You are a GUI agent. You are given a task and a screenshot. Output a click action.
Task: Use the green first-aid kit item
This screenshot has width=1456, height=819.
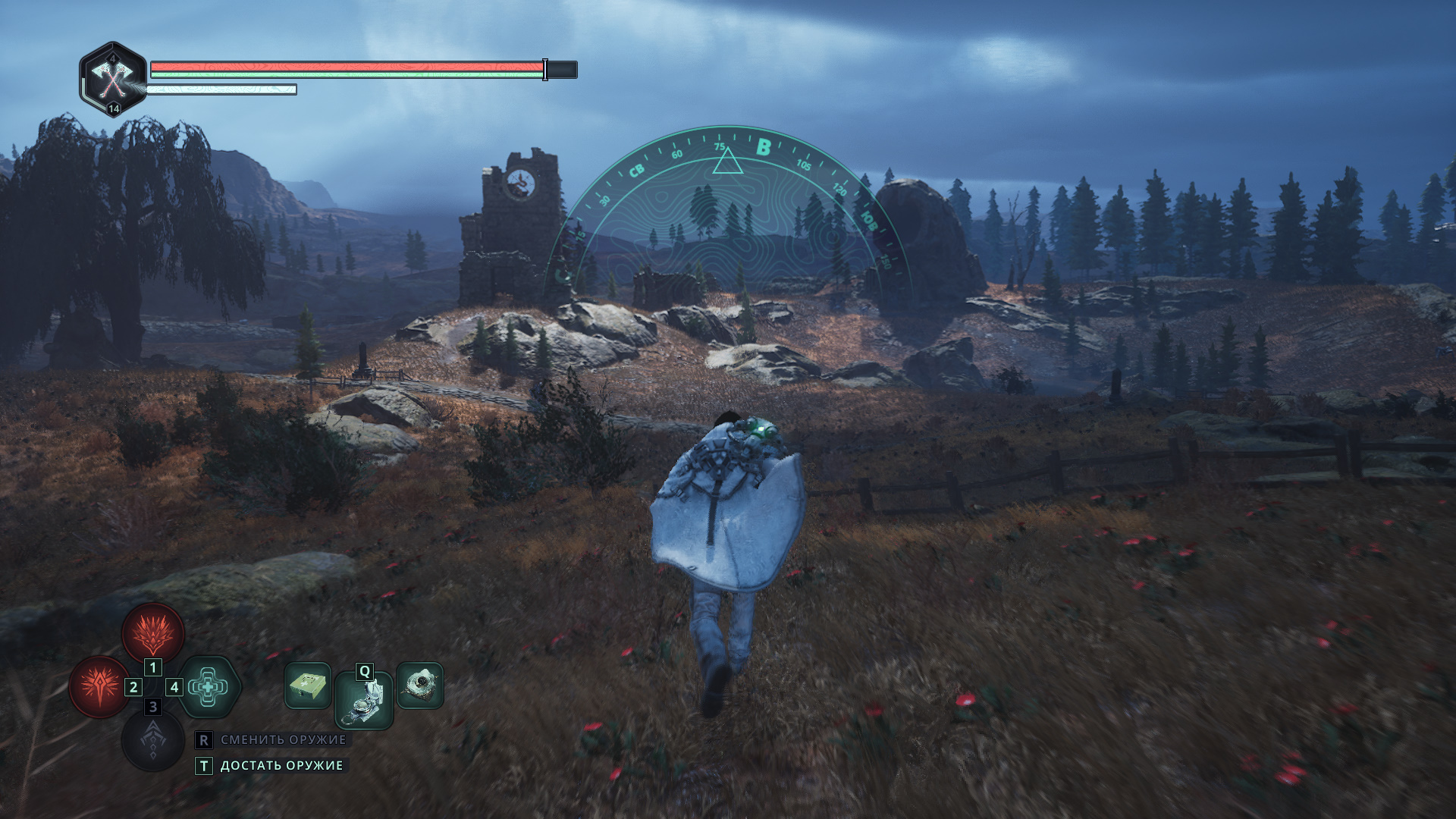307,686
